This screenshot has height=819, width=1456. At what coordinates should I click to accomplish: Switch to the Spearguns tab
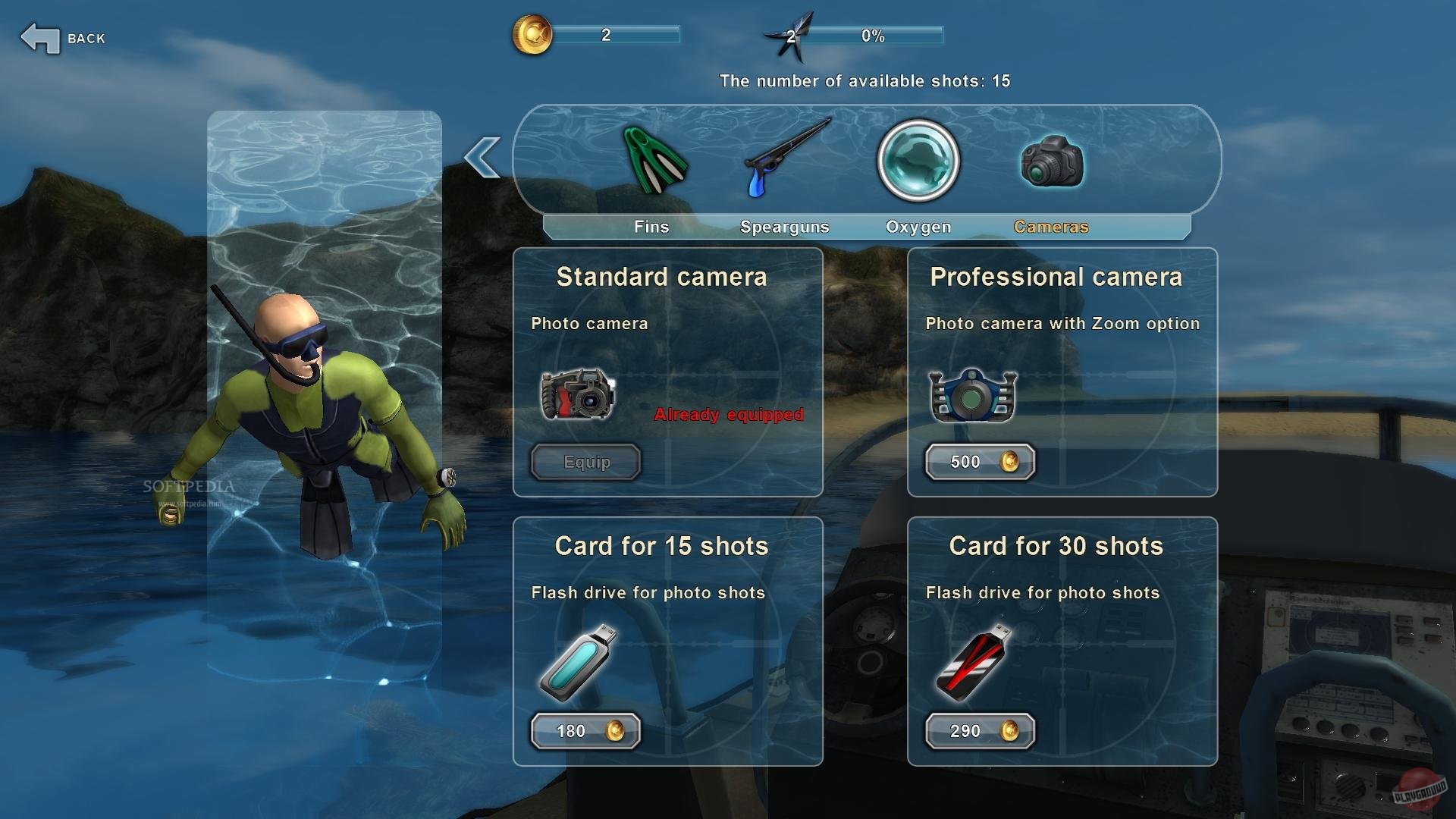coord(785,226)
